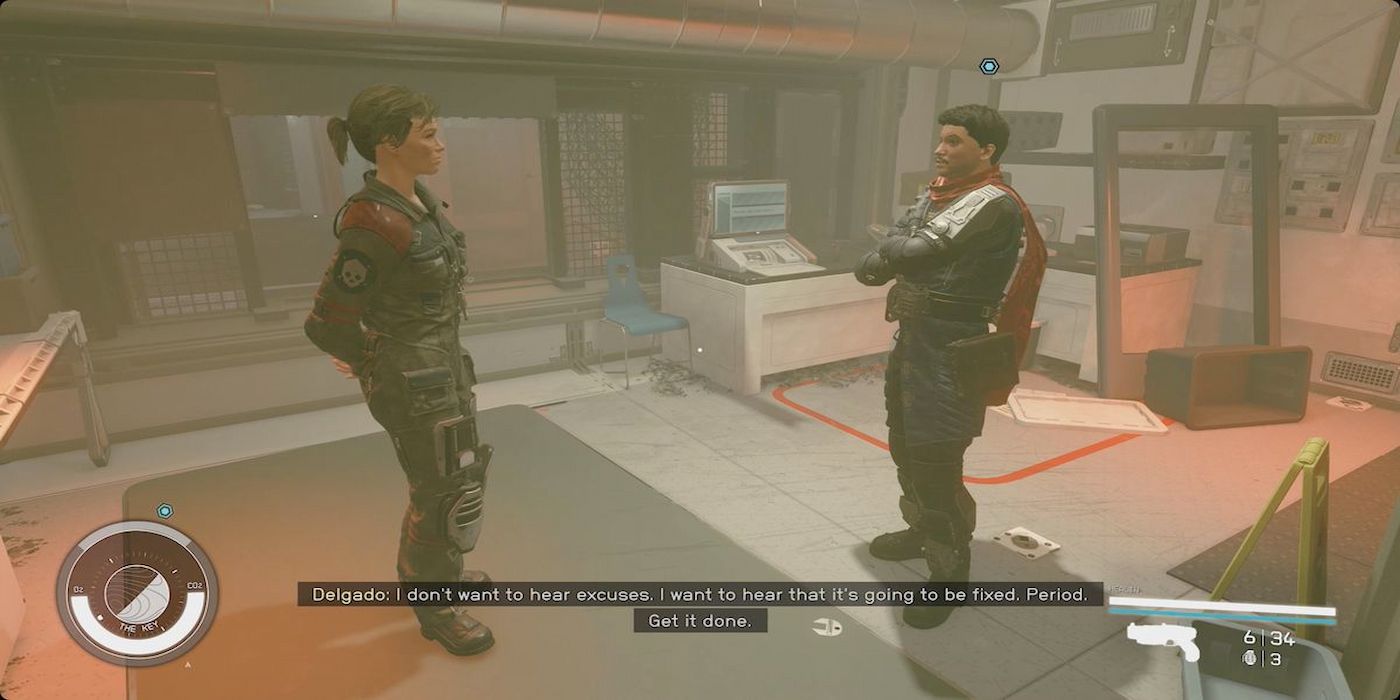Click the blue hexagon quest marker near the ceiling
The height and width of the screenshot is (700, 1400).
tap(989, 66)
